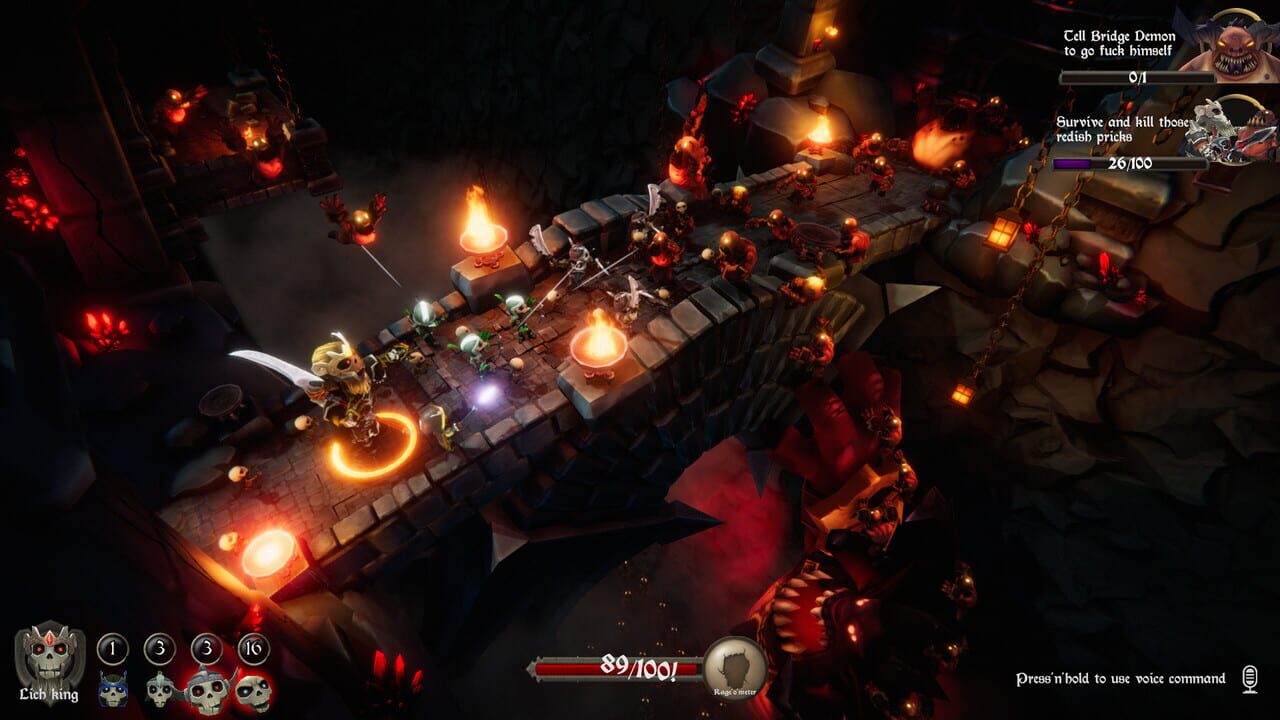1280x720 pixels.
Task: Select the 'Tell Bridge Demon' objective text
Action: (x=1121, y=42)
